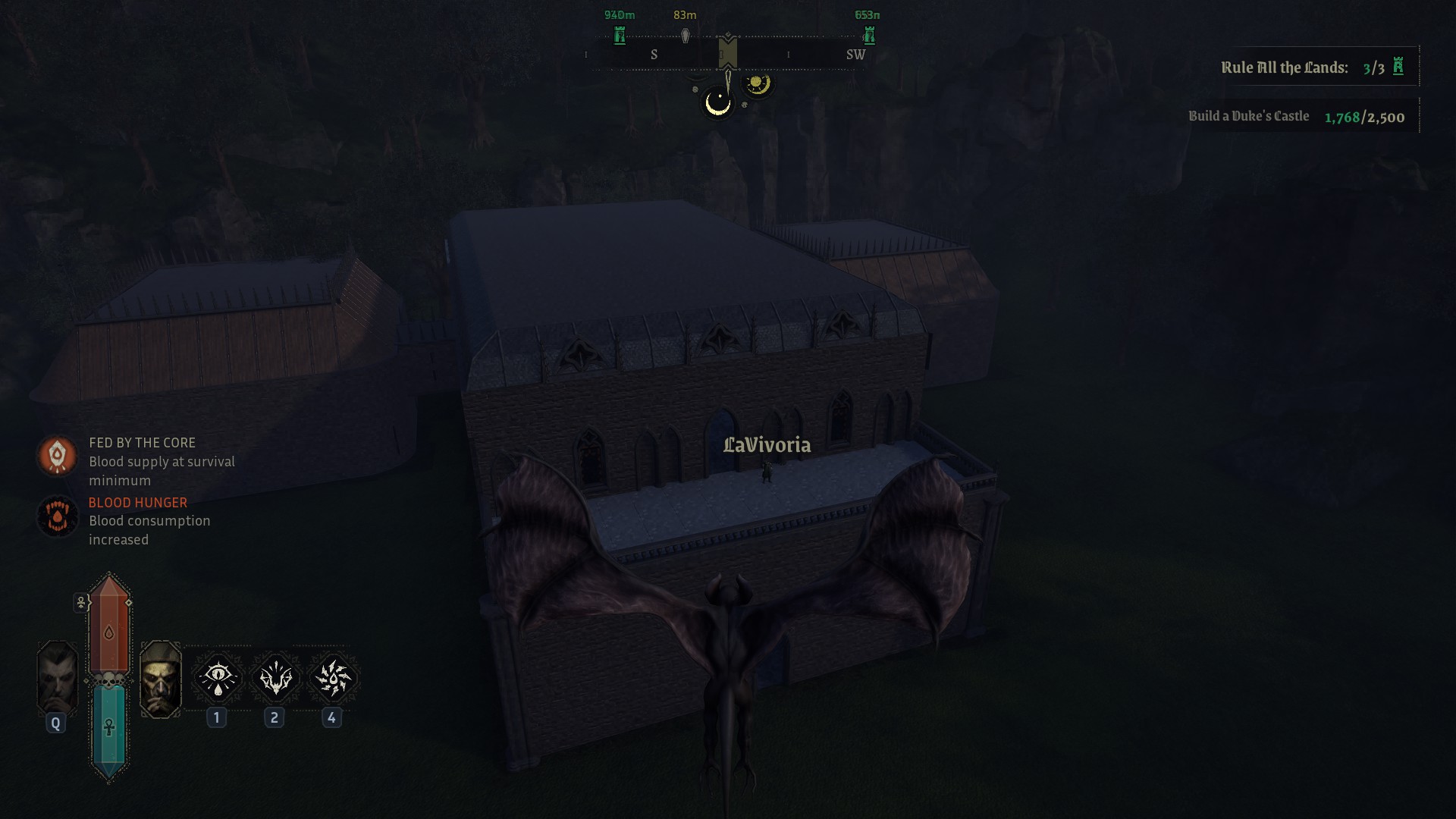1456x819 pixels.
Task: Inspect the Fed by the Core status icon
Action: click(x=58, y=456)
